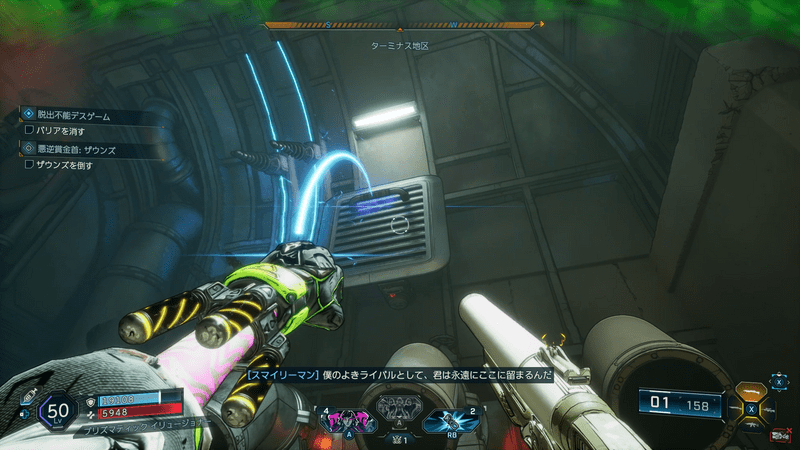800x450 pixels.
Task: Select the level 50 character badge
Action: pos(57,412)
